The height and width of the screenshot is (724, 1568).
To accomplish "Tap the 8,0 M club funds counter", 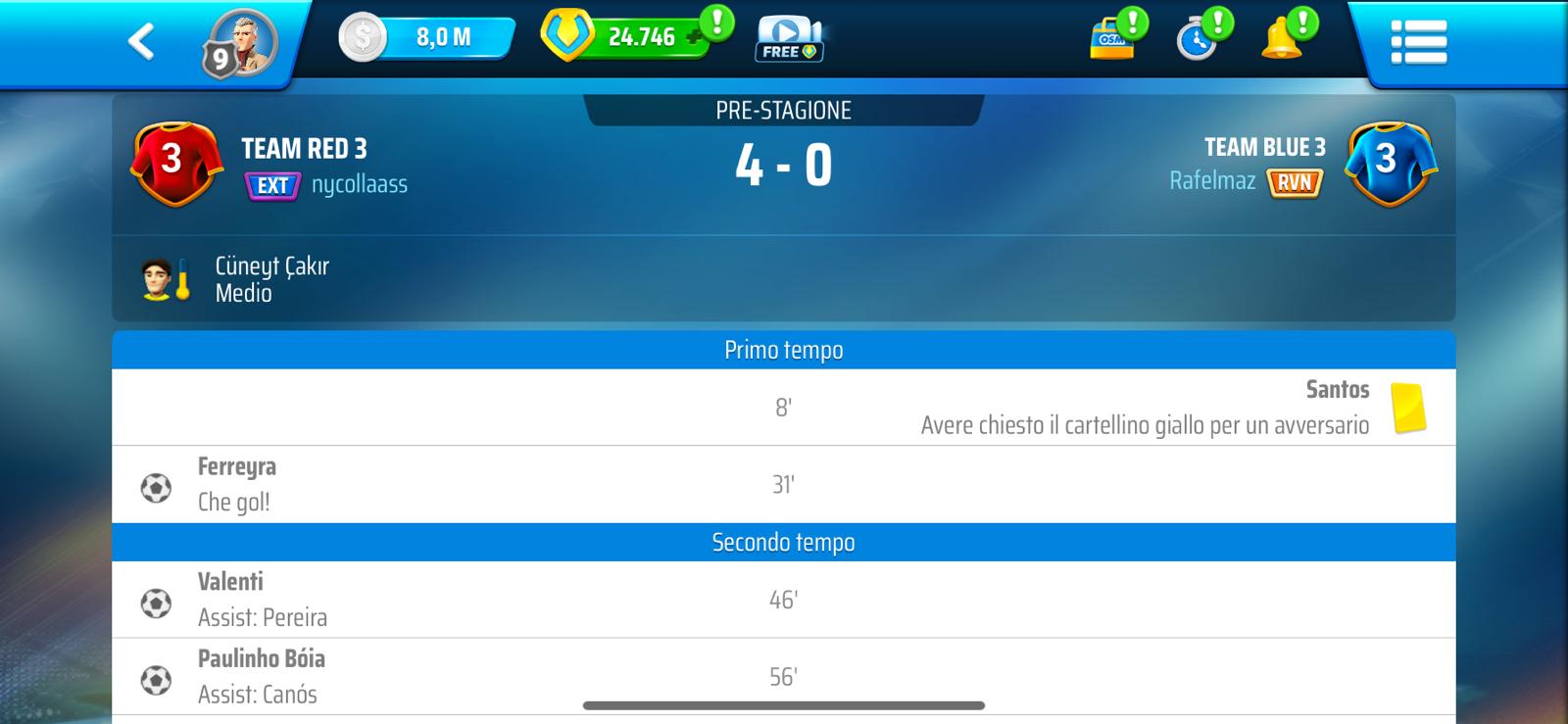I will 428,38.
